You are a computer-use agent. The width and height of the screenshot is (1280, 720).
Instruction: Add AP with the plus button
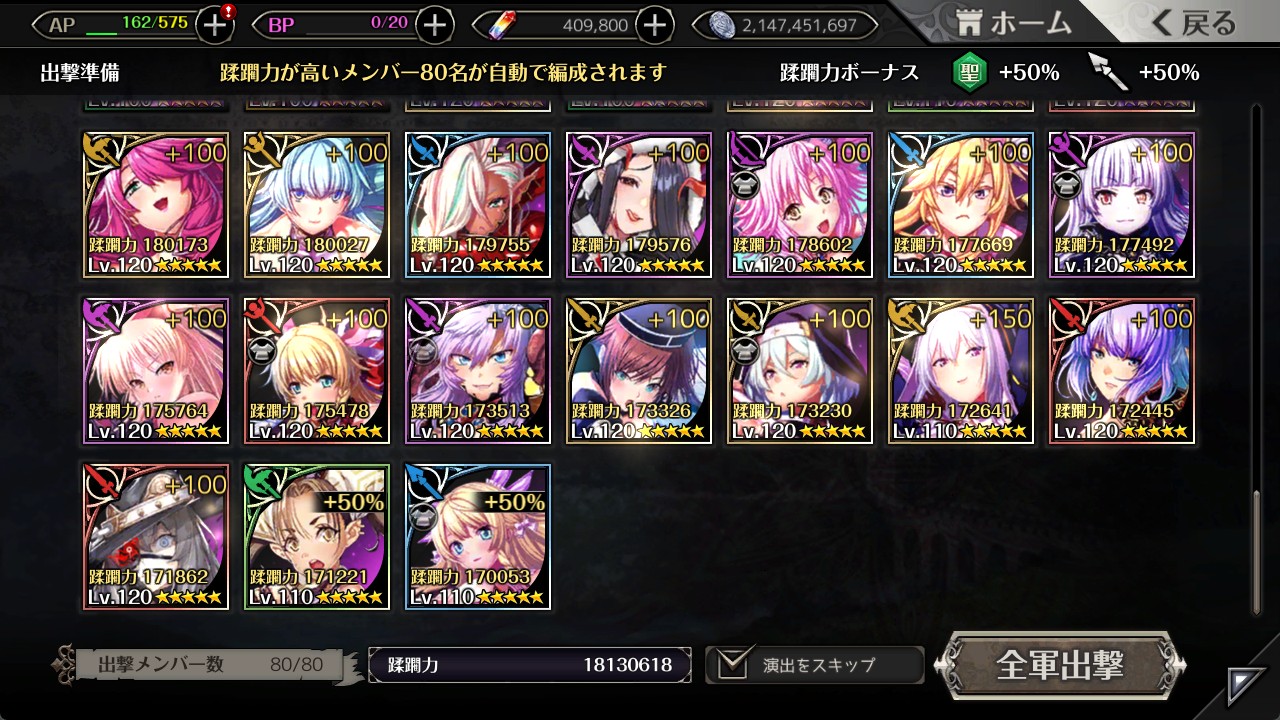pos(215,25)
